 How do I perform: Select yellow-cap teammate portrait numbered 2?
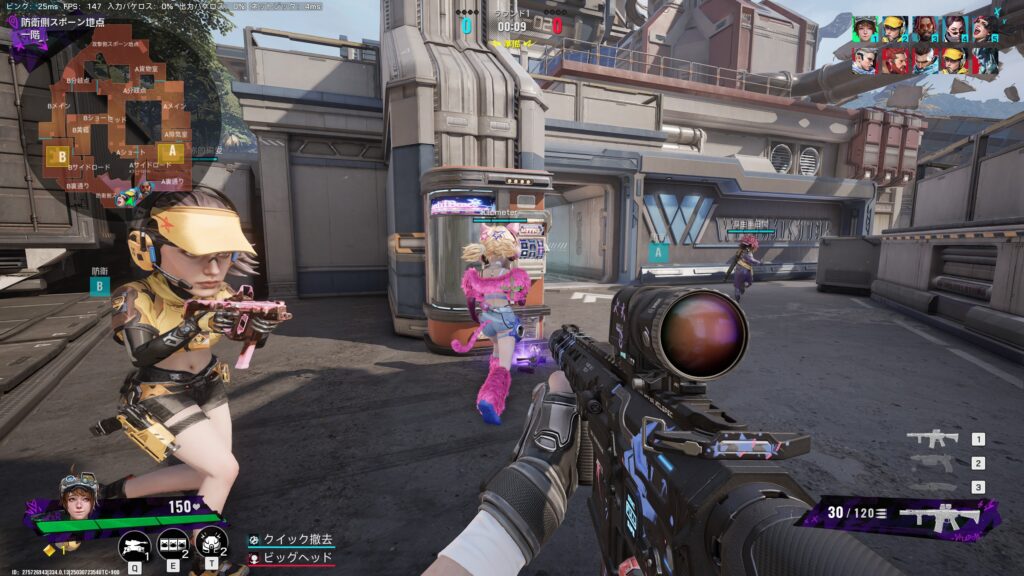tap(895, 29)
